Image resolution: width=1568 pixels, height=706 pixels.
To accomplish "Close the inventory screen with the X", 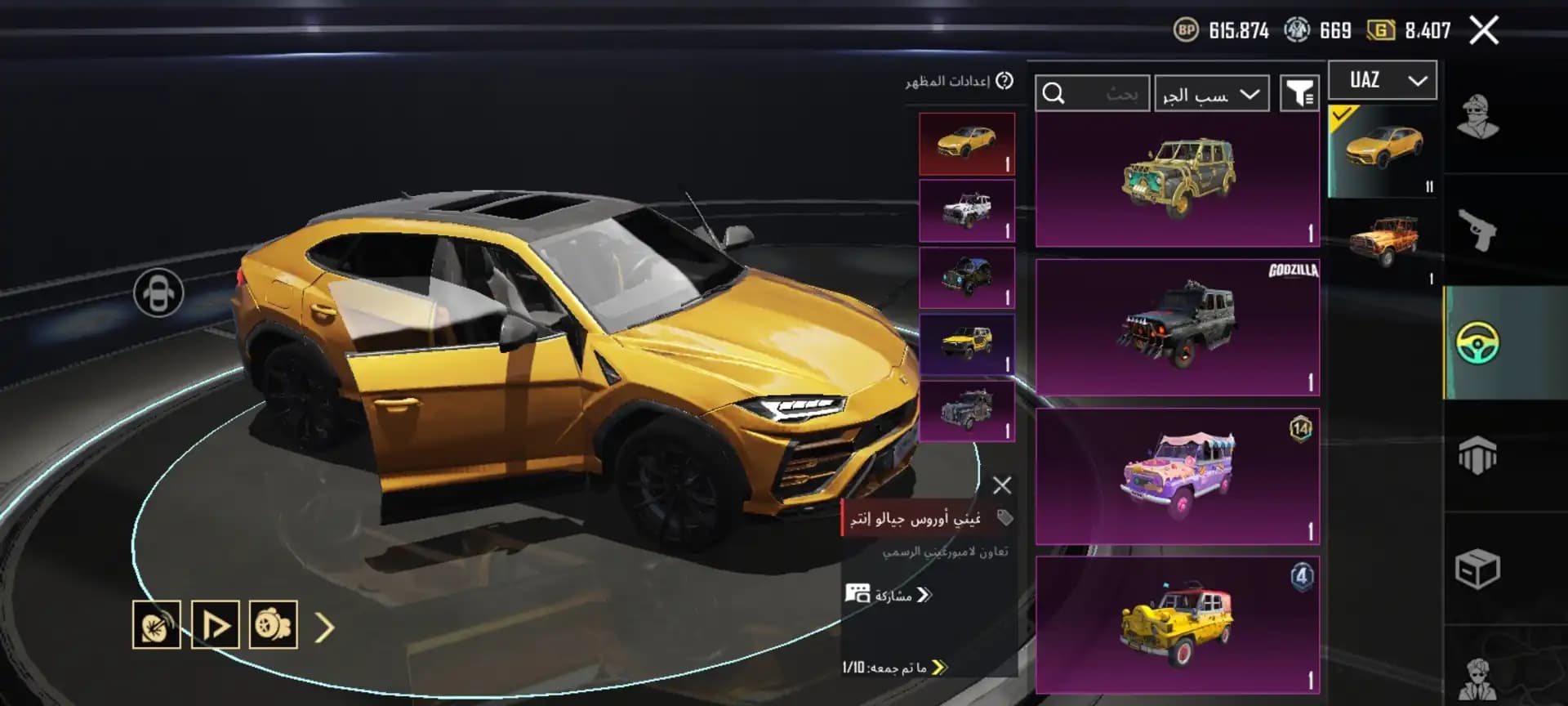I will point(1483,31).
